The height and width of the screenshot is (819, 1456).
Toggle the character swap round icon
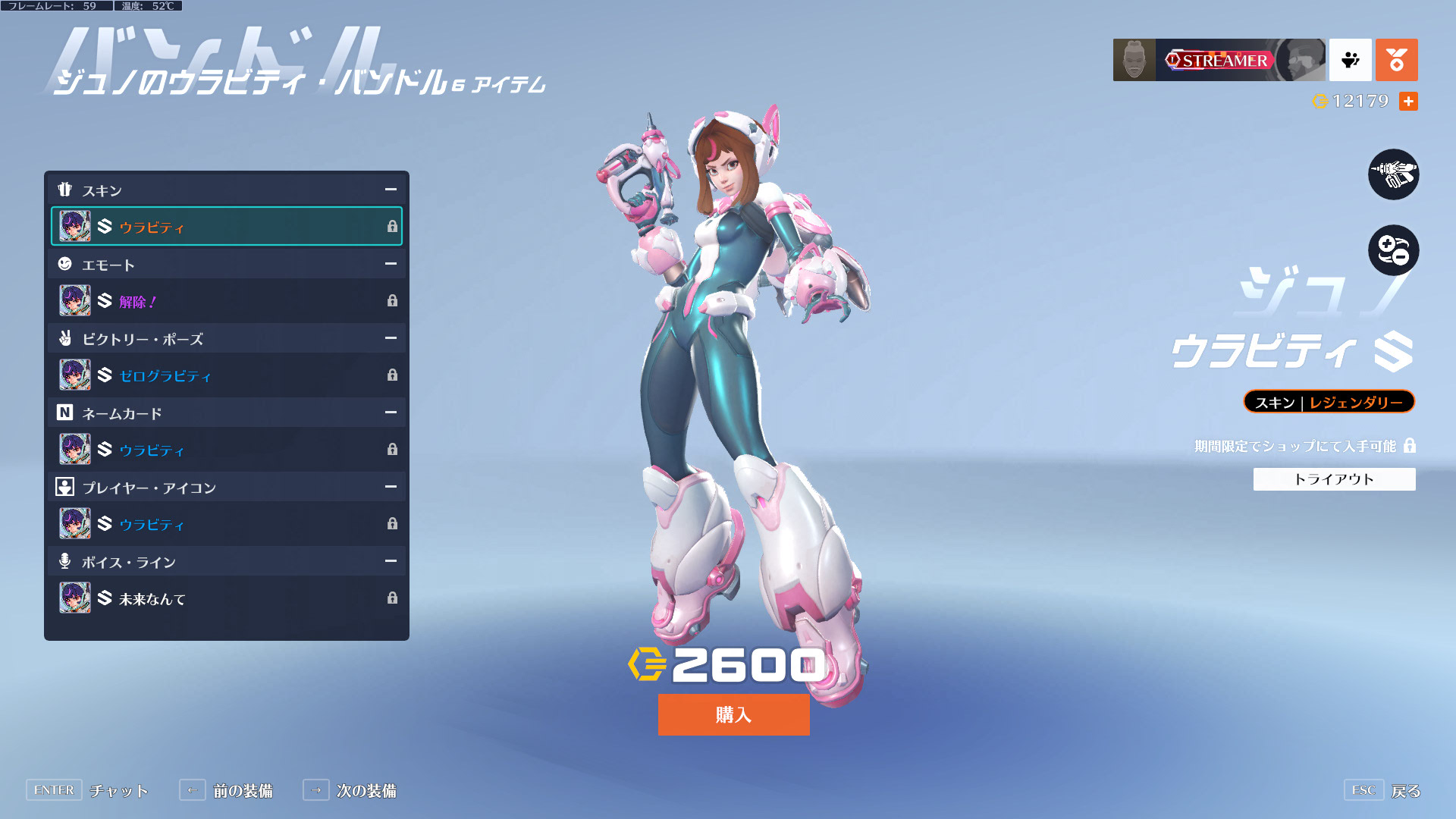coord(1393,250)
